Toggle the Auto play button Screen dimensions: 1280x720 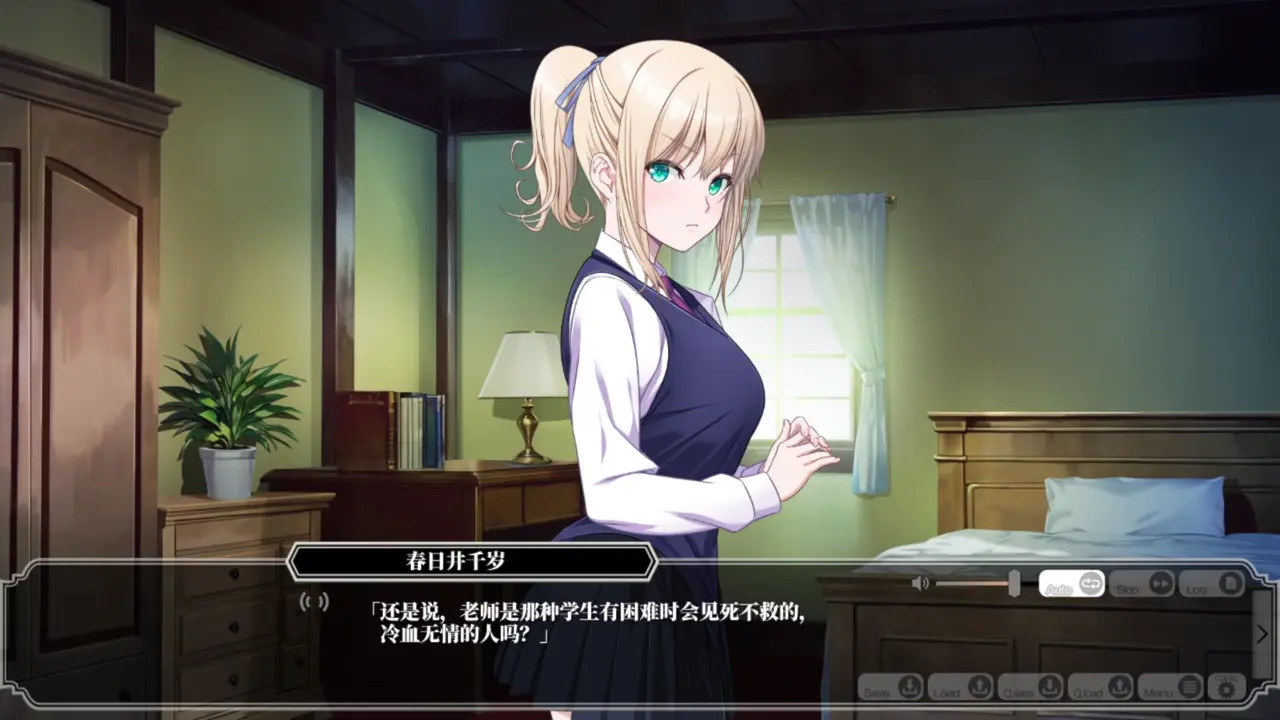[1071, 584]
